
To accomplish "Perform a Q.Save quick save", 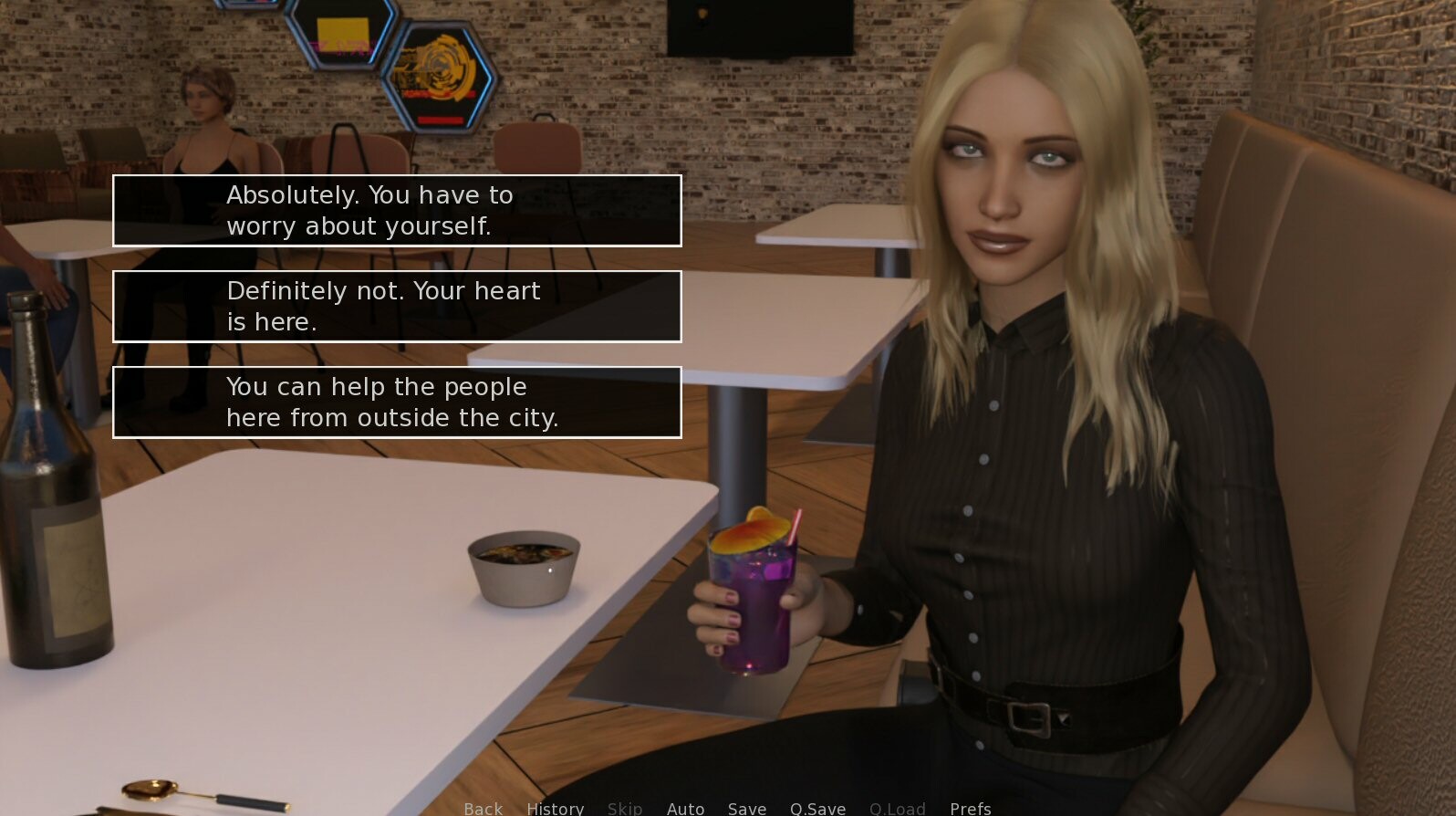I will coord(816,809).
